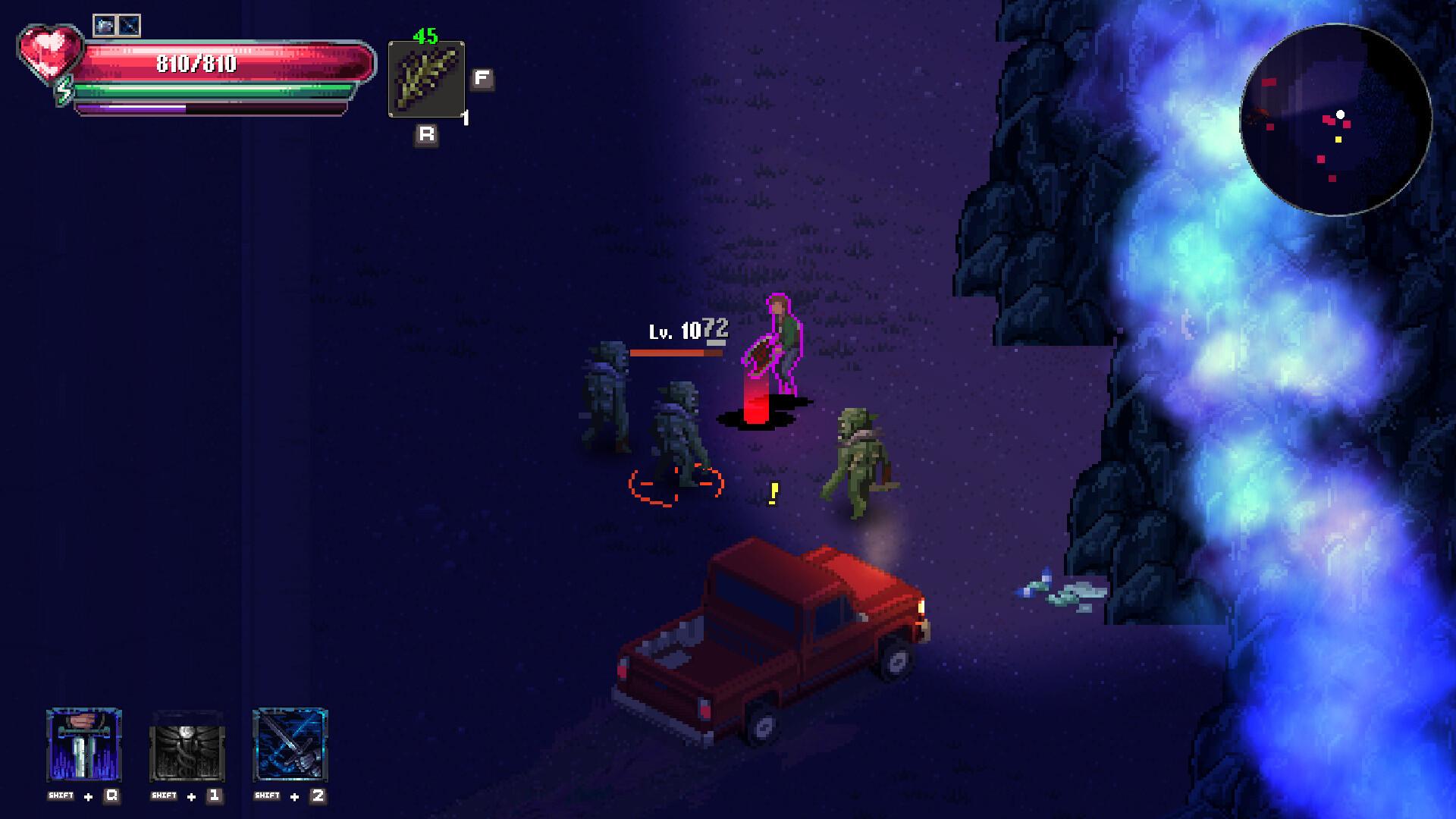The height and width of the screenshot is (819, 1456).
Task: Click the lightning bolt stamina icon
Action: (64, 93)
